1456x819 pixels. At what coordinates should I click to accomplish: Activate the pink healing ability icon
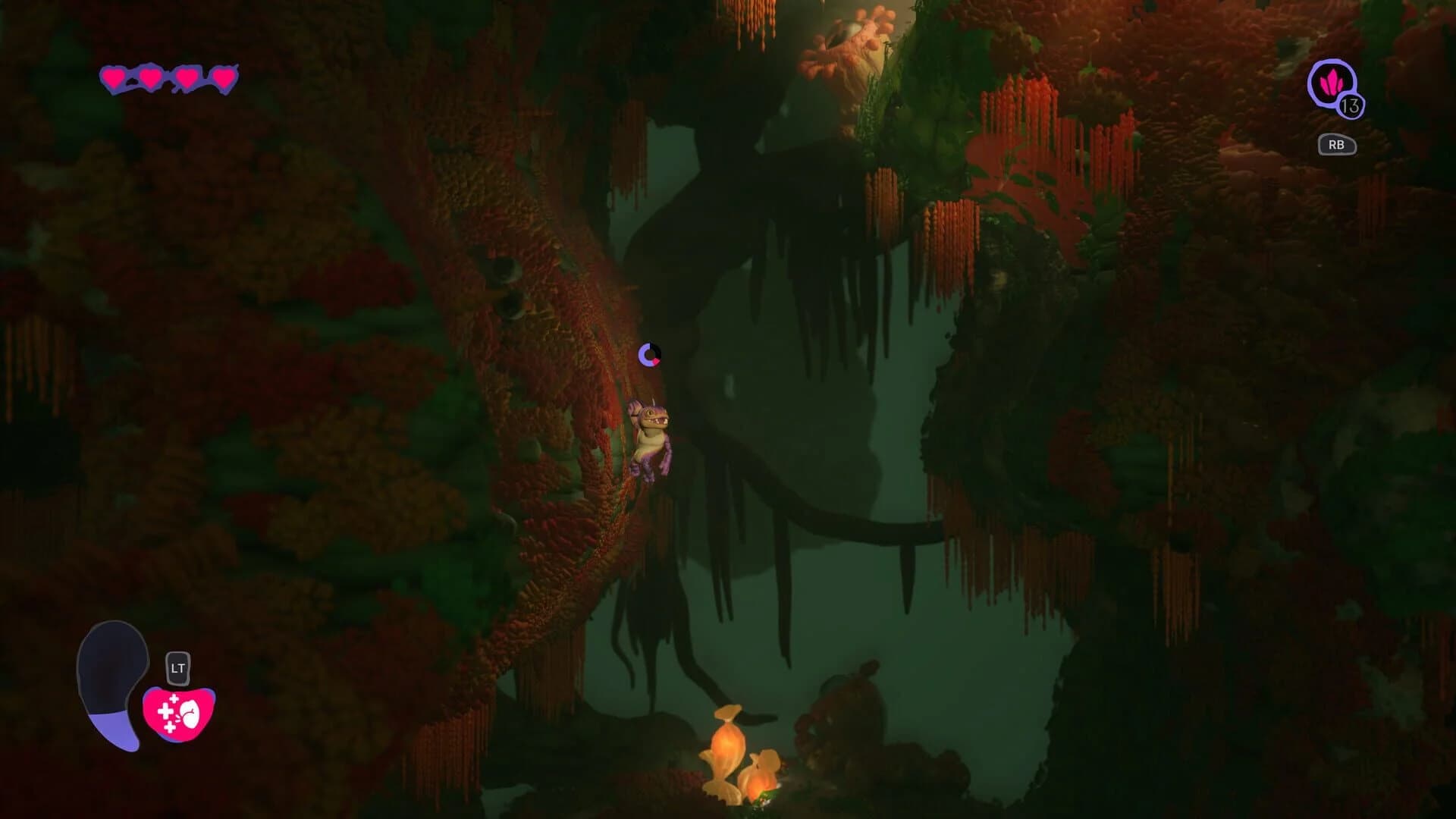tap(180, 713)
